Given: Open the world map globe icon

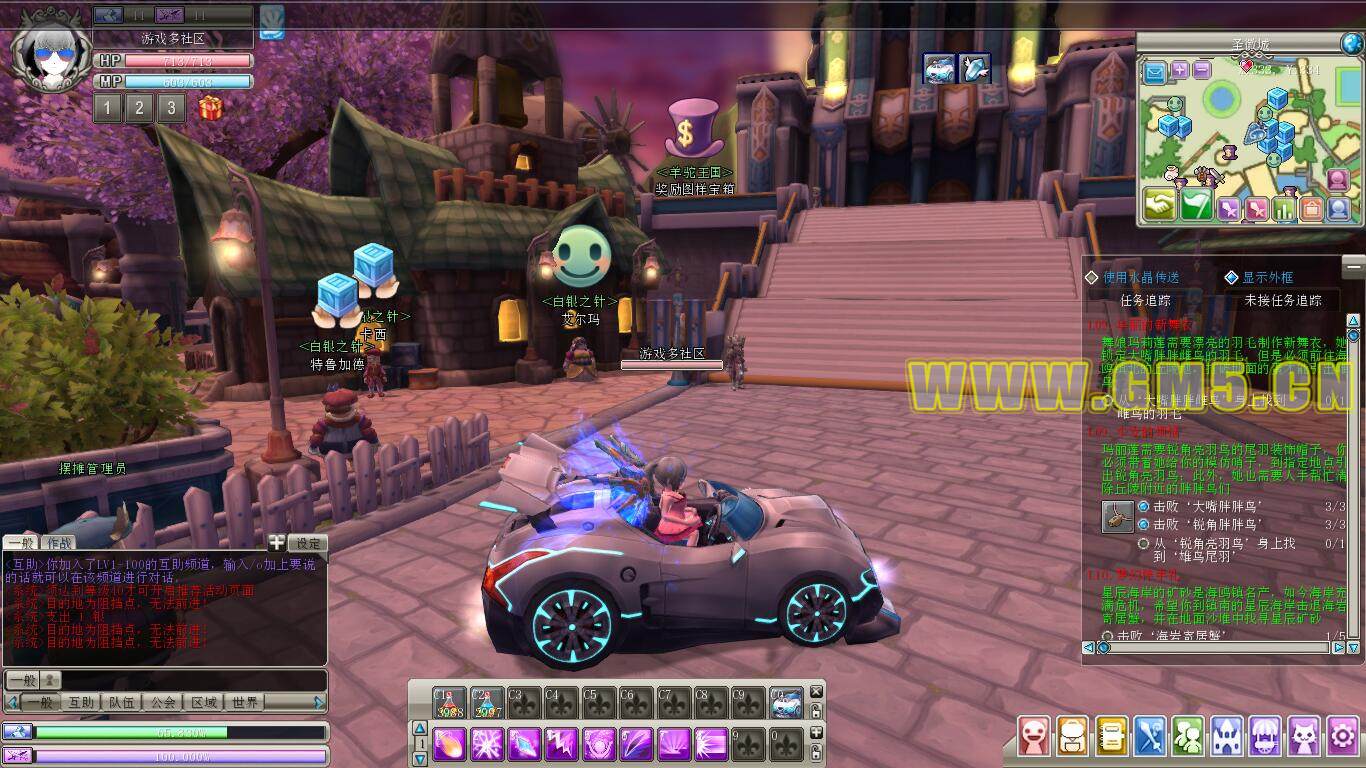Looking at the screenshot, I should (x=1351, y=43).
